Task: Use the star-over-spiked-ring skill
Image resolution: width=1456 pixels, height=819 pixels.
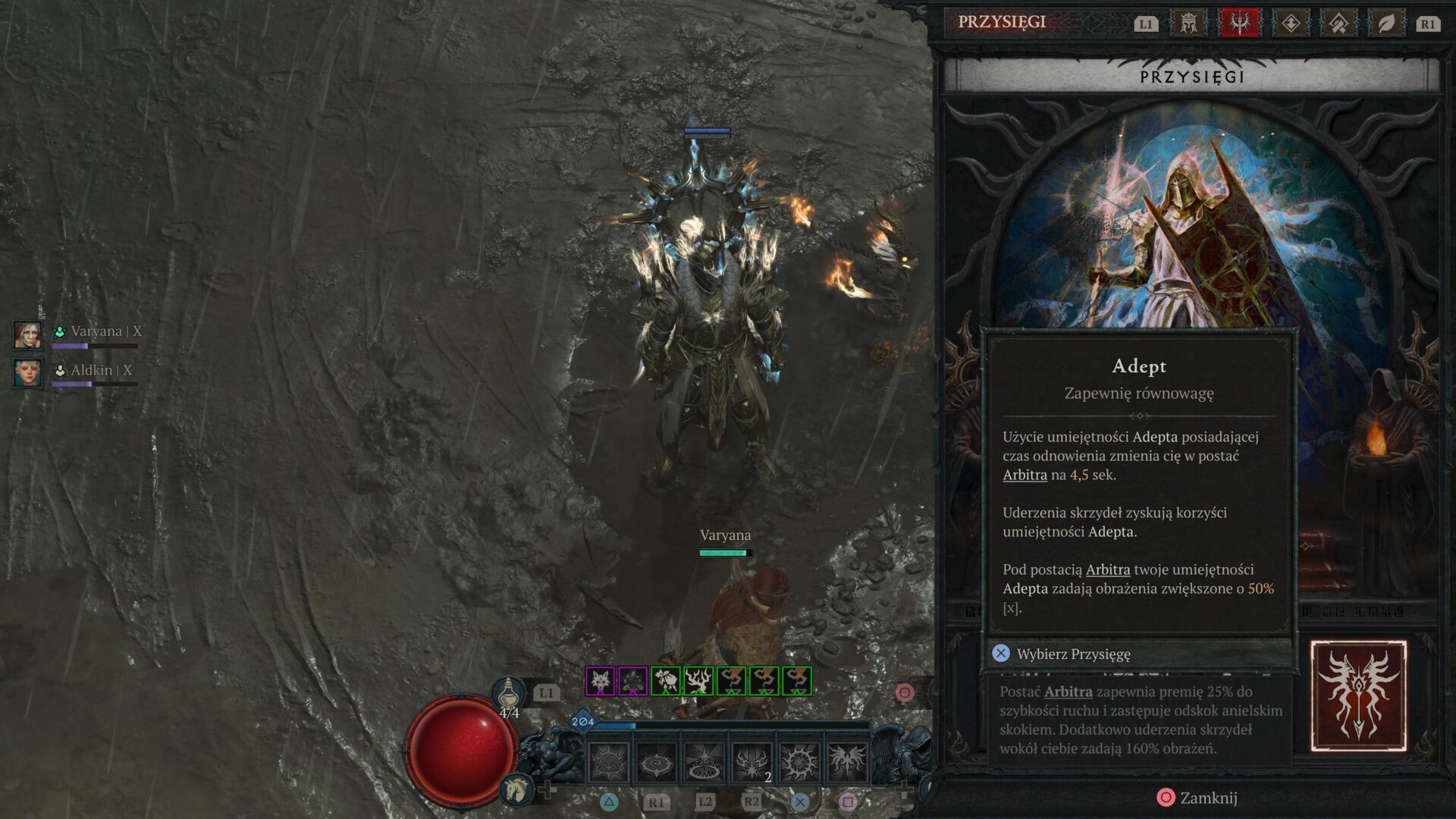Action: pos(704,761)
